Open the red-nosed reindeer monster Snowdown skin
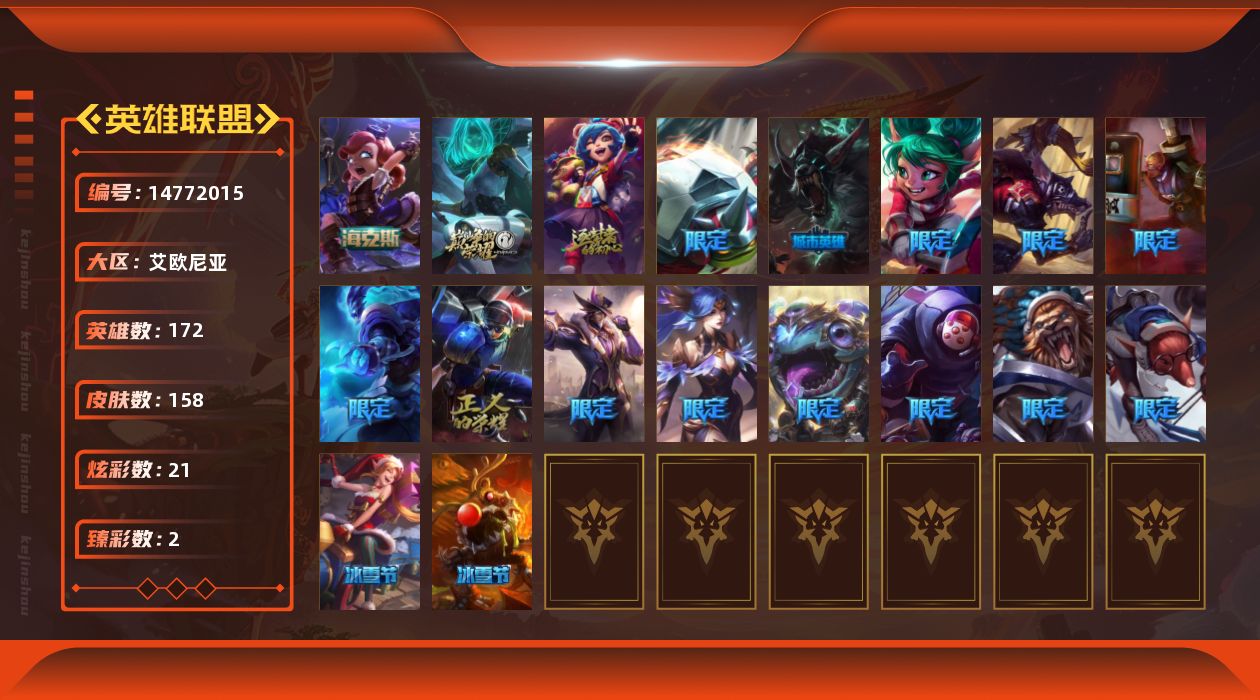Viewport: 1260px width, 700px height. point(481,531)
